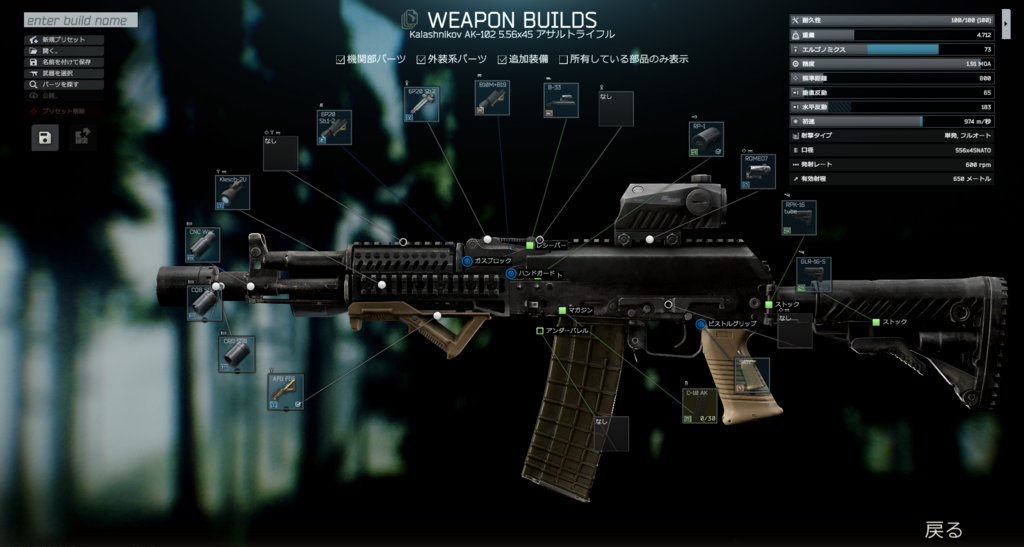Click the build name input field
1024x547 pixels.
(80, 20)
